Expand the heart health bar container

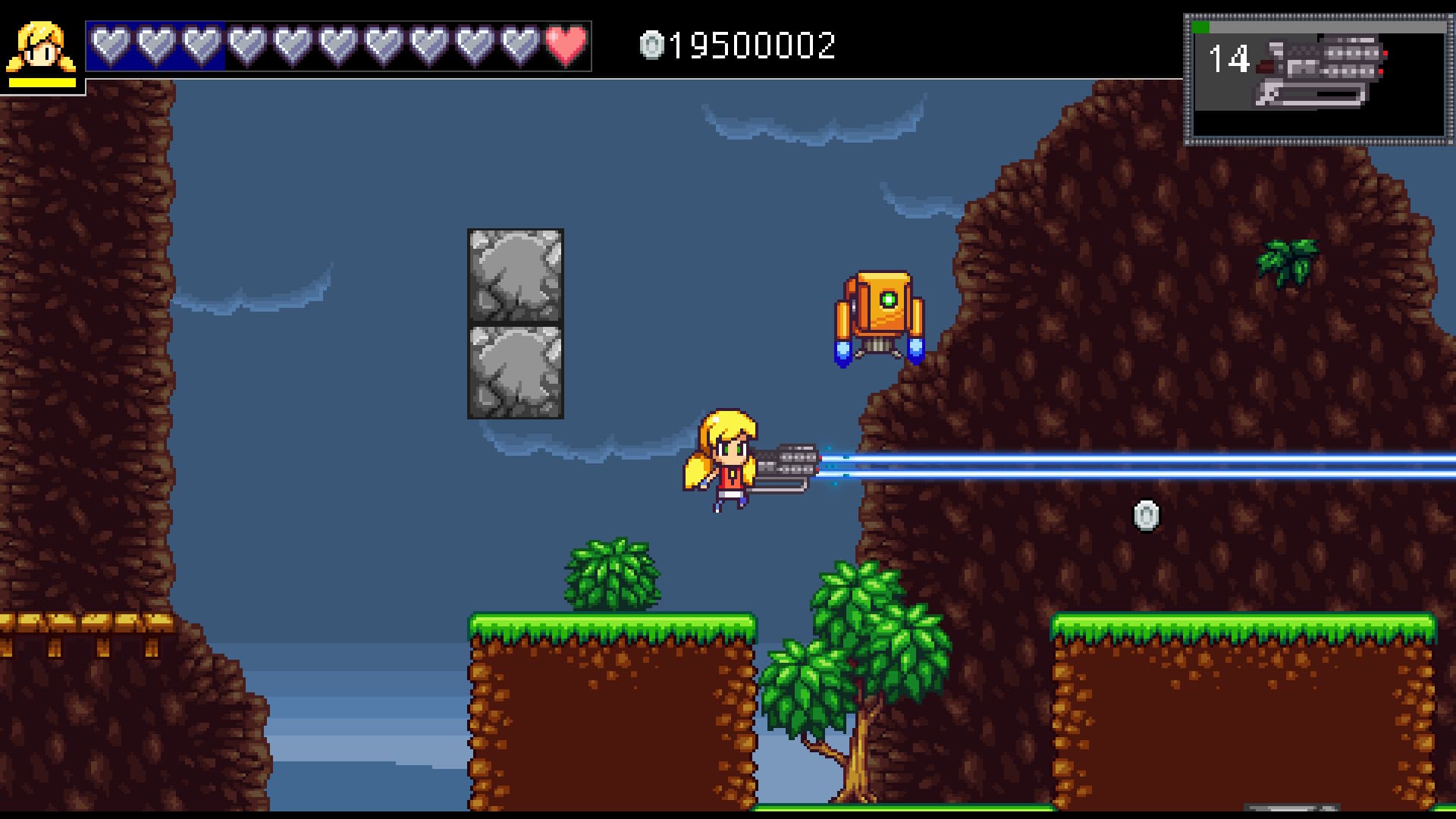[337, 45]
